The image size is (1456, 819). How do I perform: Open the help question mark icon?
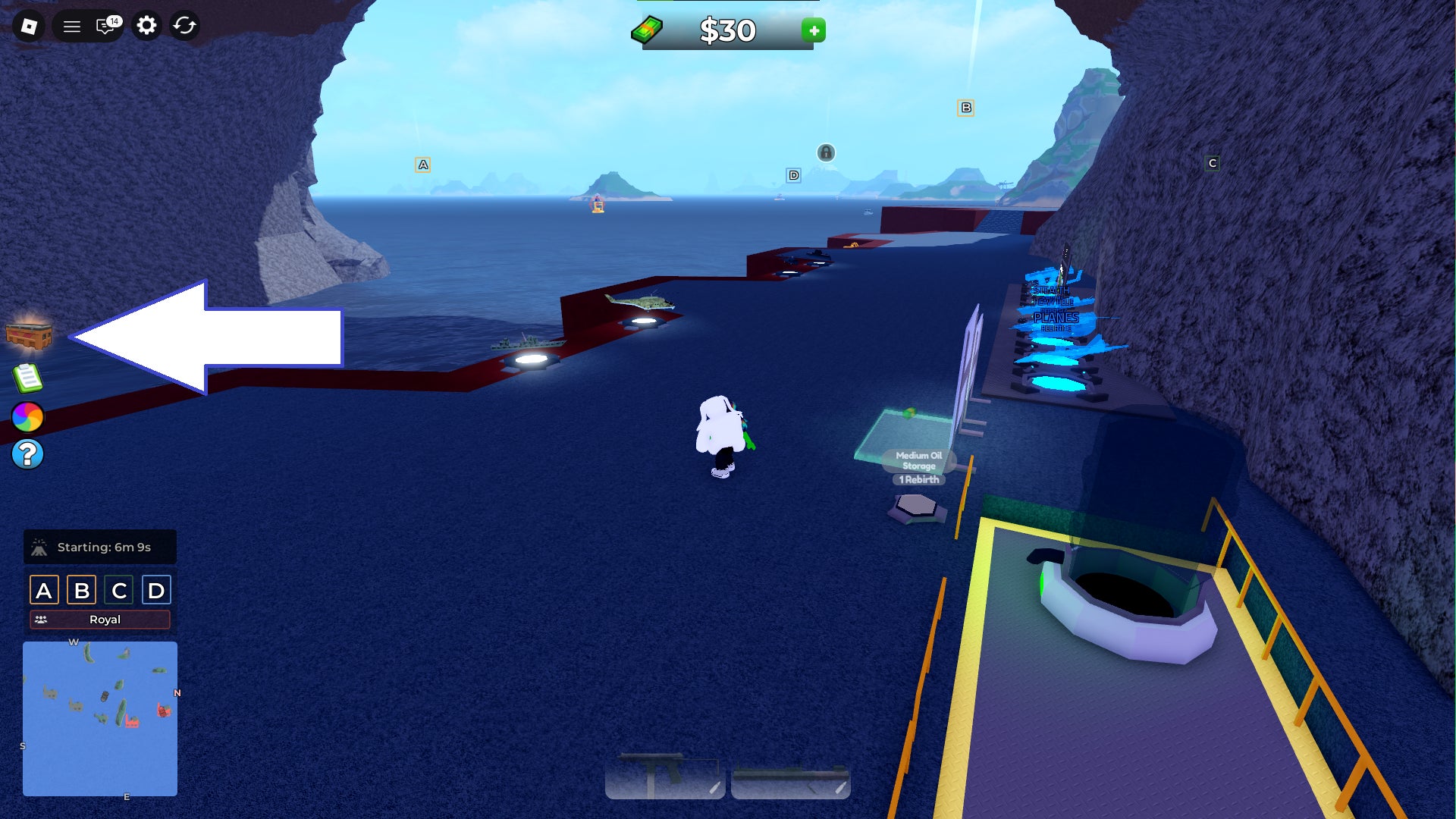pyautogui.click(x=27, y=453)
